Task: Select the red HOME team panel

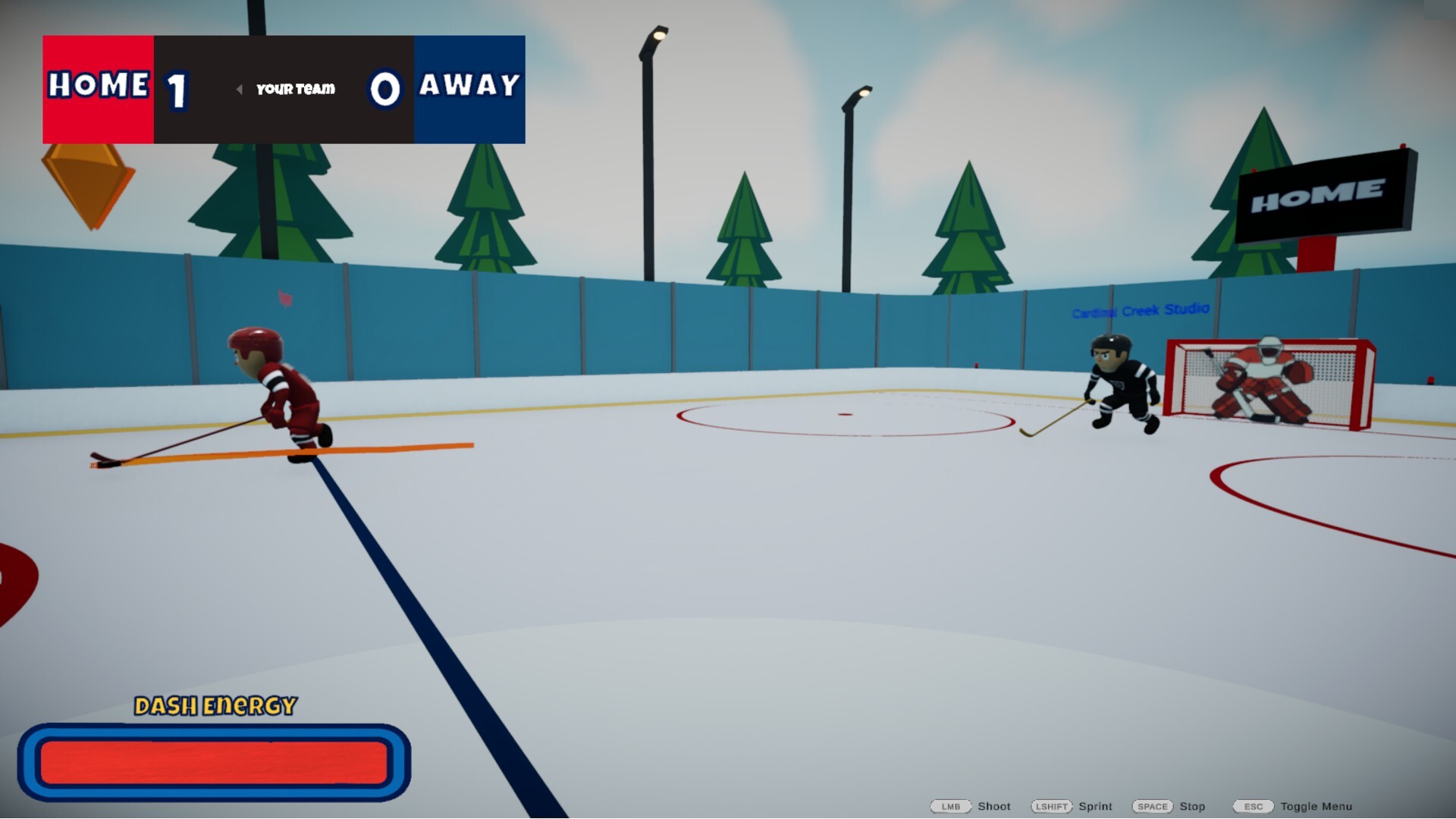Action: (99, 87)
